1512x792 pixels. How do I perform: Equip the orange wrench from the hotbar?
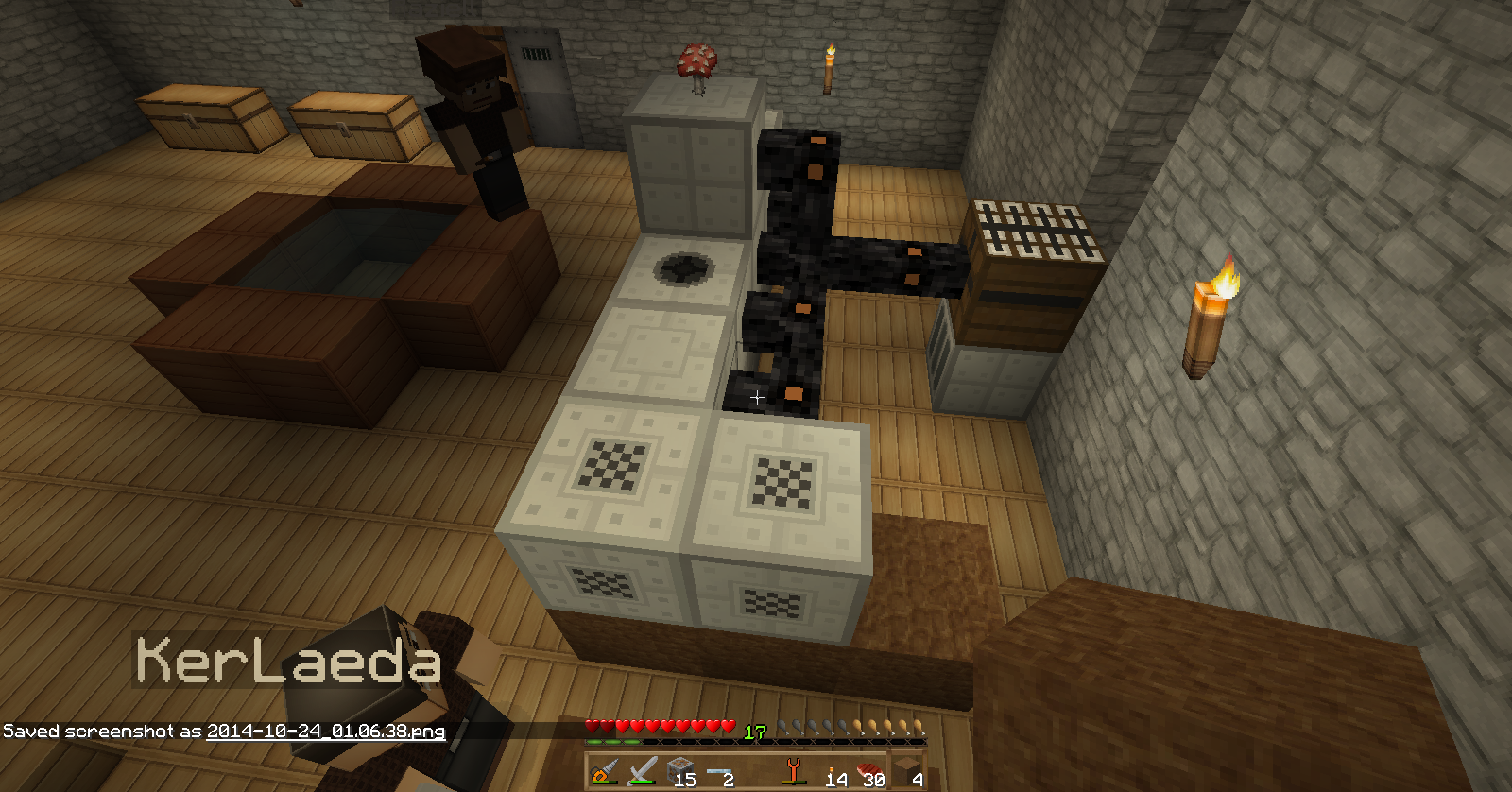(794, 772)
